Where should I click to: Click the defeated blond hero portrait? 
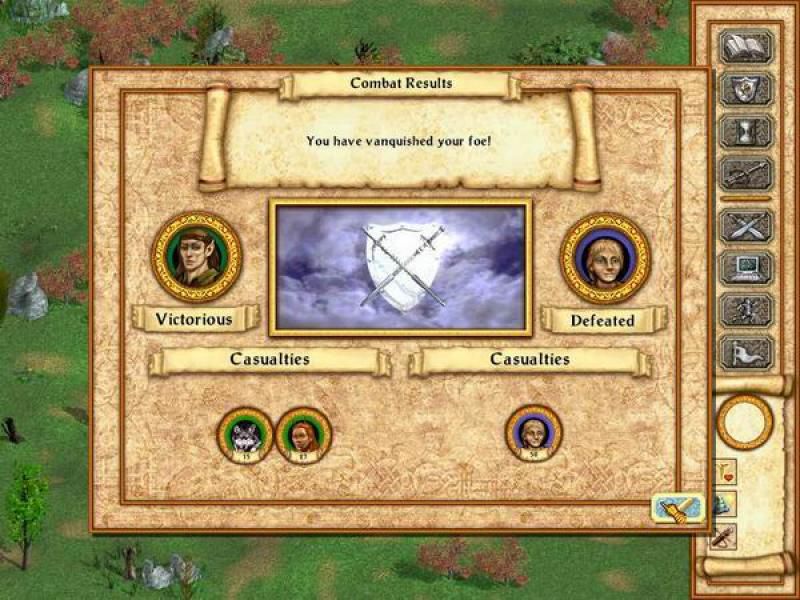(604, 257)
